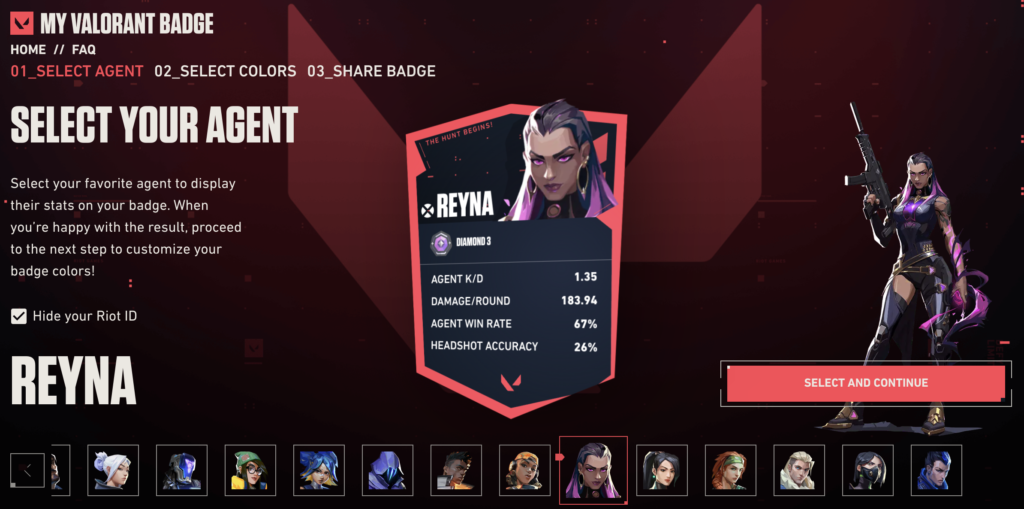Open the FAQ page link
1024x509 pixels.
[84, 49]
